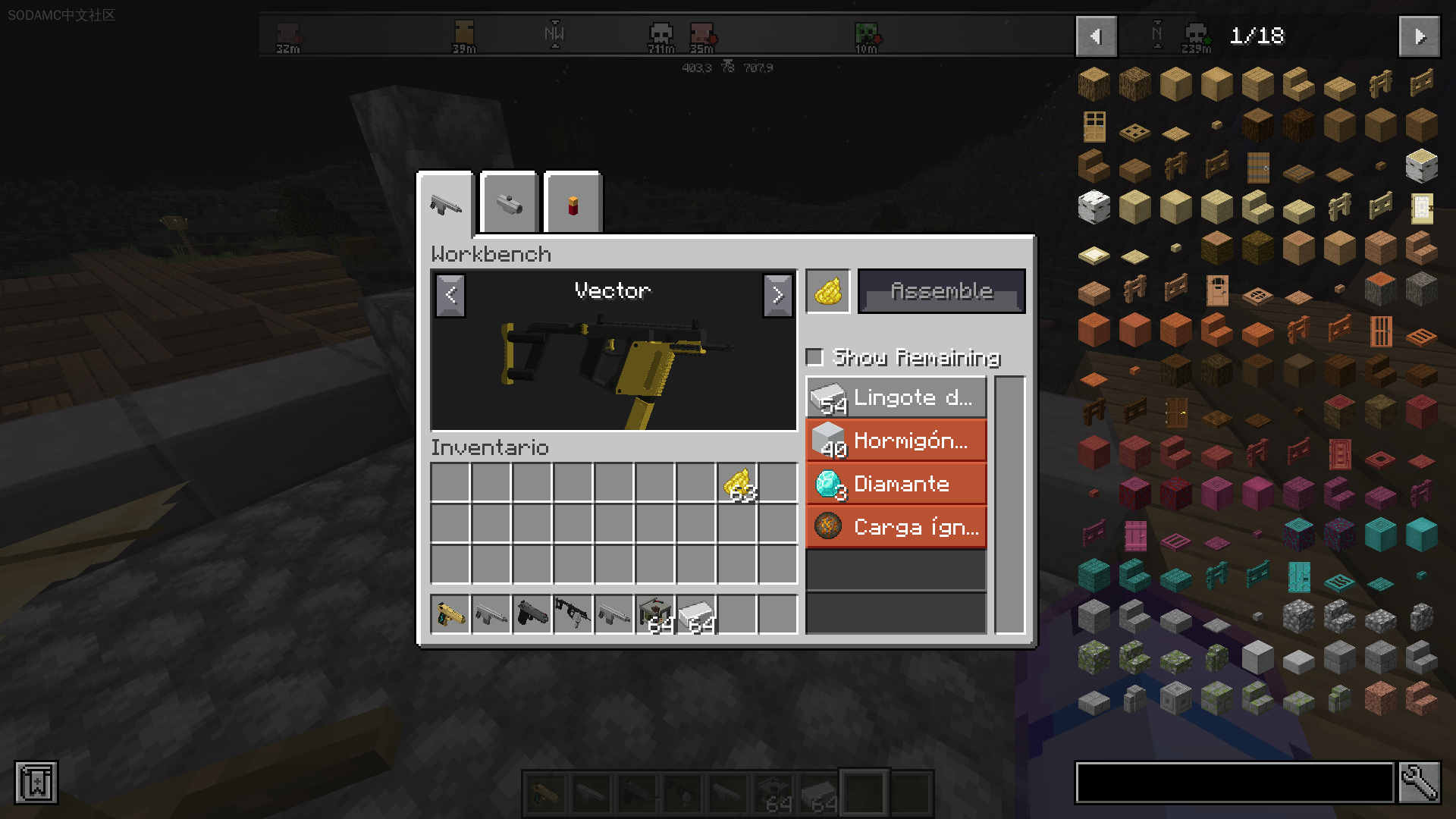Open the bookmark book icon

(x=36, y=783)
